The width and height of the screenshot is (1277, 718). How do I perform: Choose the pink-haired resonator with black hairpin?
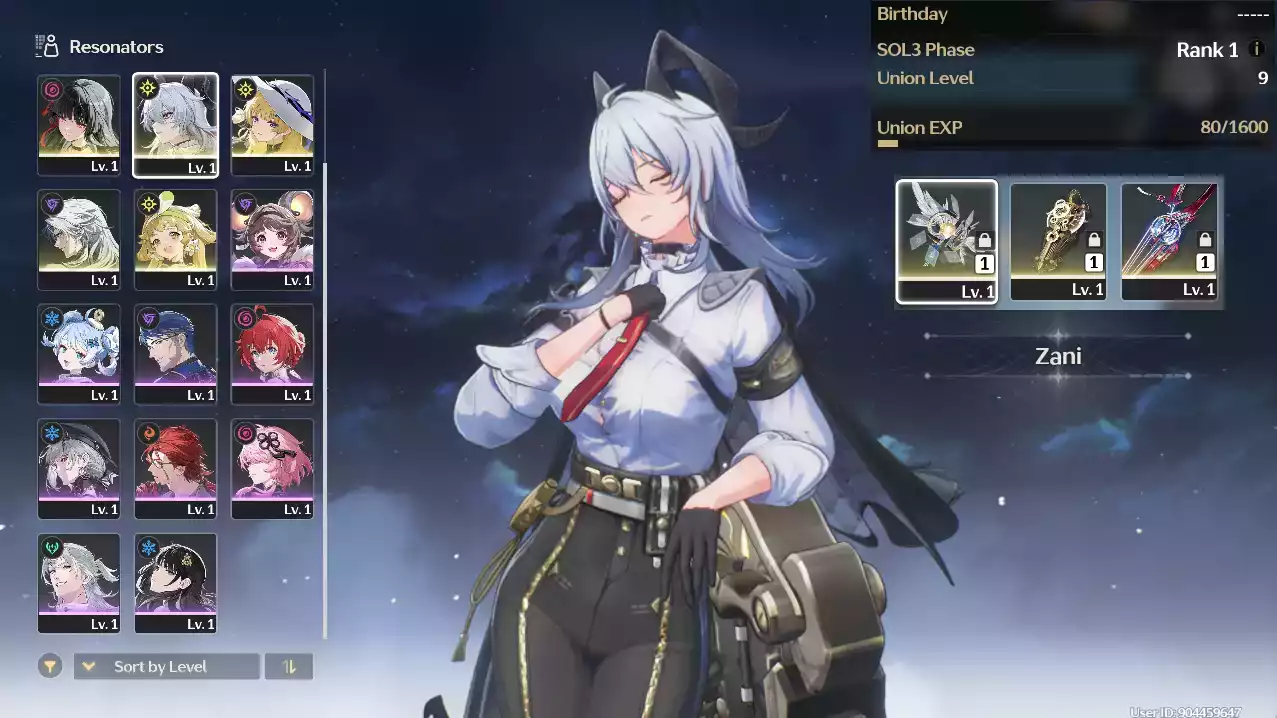pos(272,468)
